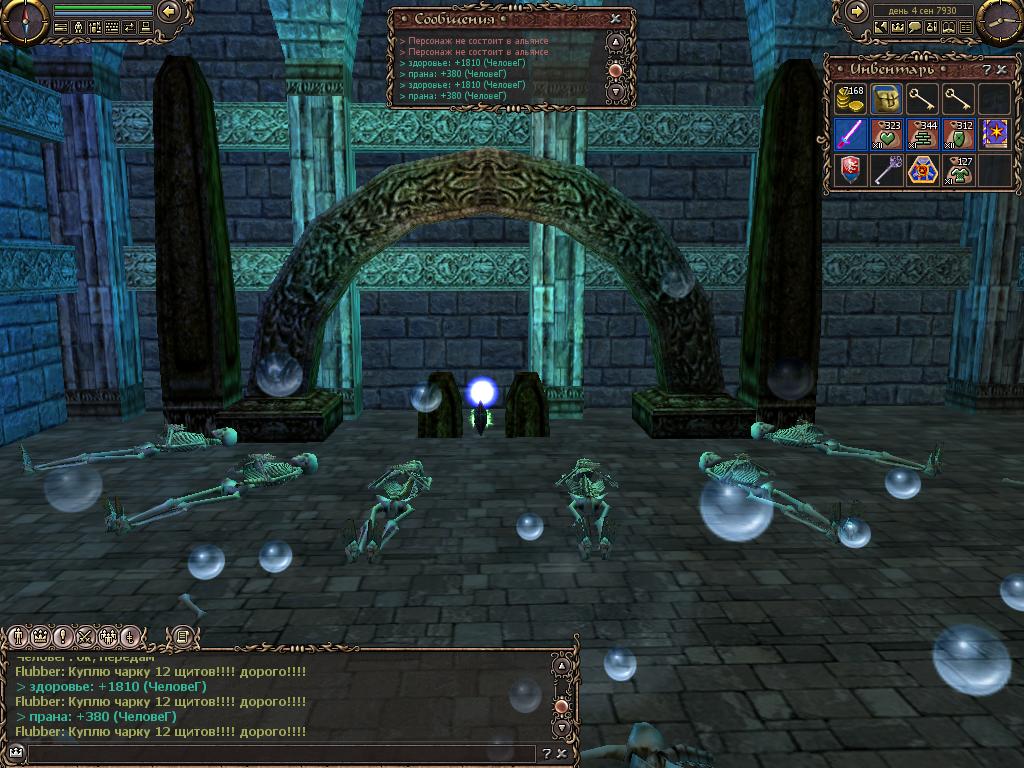Image resolution: width=1024 pixels, height=768 pixels.
Task: Select the ornate silver key item
Action: (886, 169)
